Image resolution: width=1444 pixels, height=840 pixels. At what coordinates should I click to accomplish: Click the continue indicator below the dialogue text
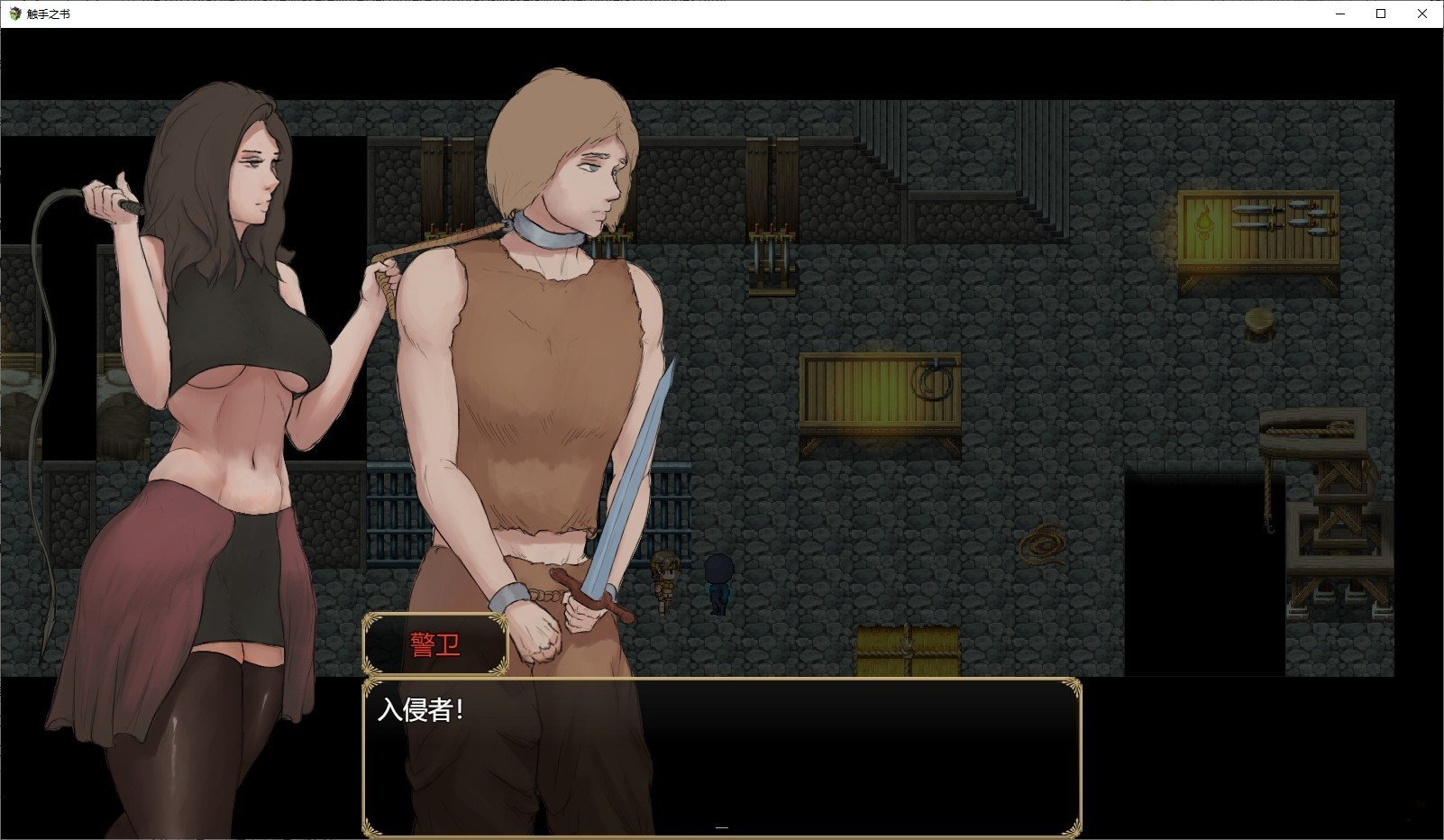click(x=720, y=825)
